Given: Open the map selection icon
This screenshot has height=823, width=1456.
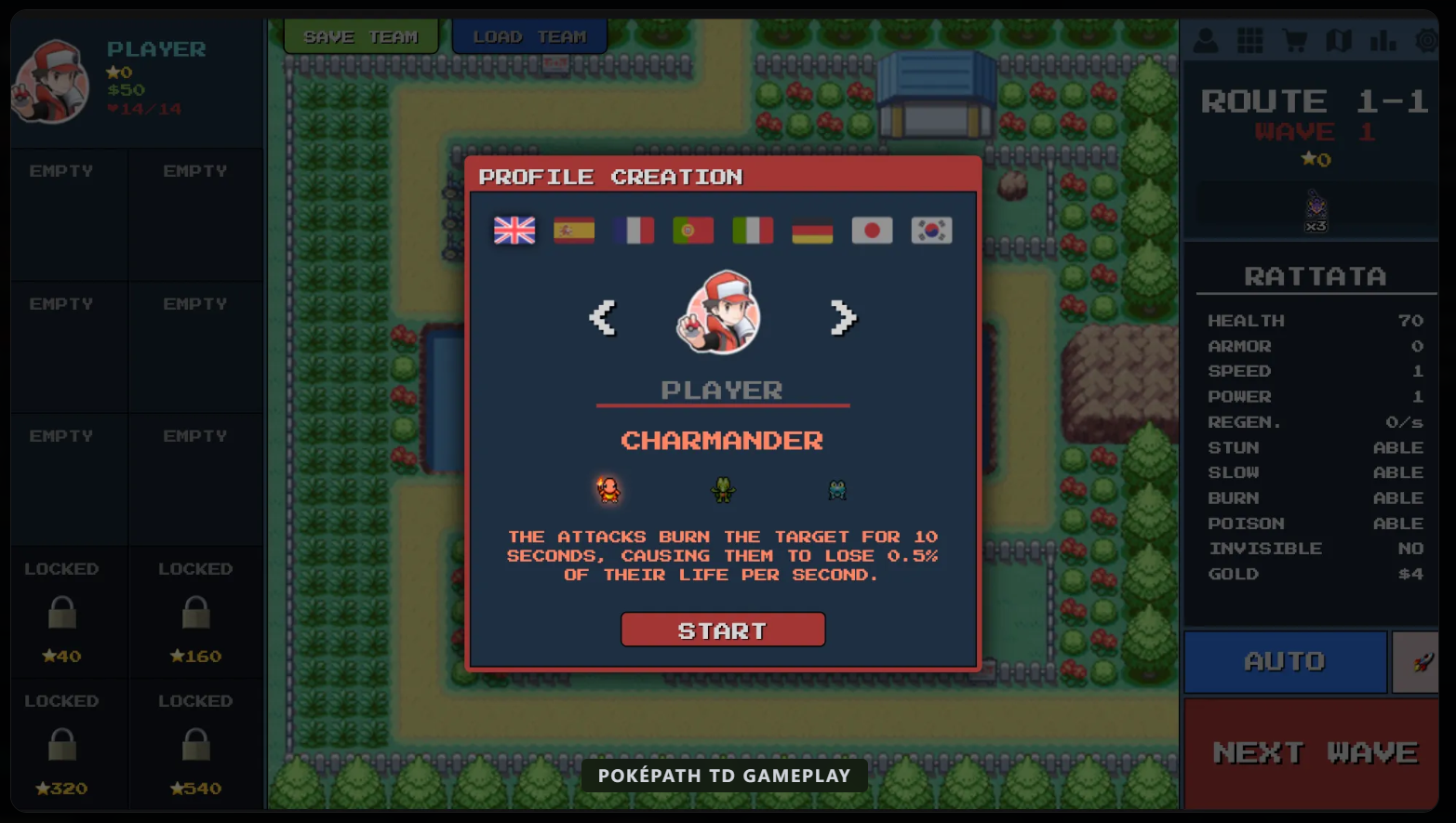Looking at the screenshot, I should [x=1340, y=41].
